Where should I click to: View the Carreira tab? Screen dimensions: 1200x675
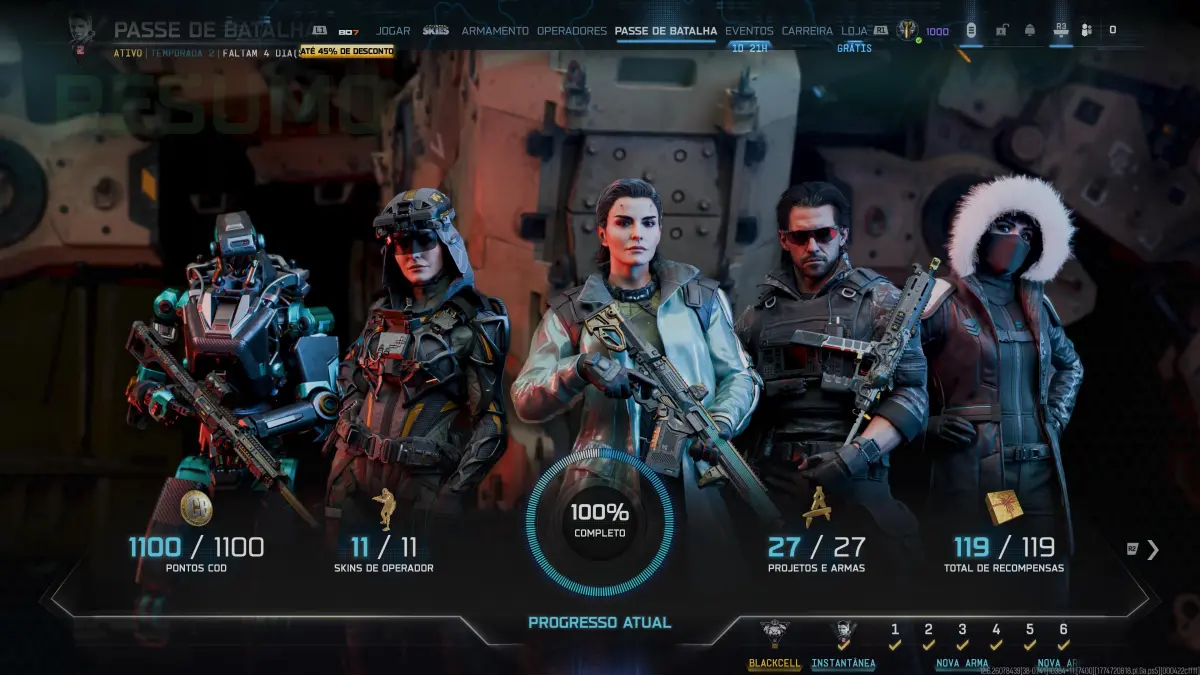807,31
